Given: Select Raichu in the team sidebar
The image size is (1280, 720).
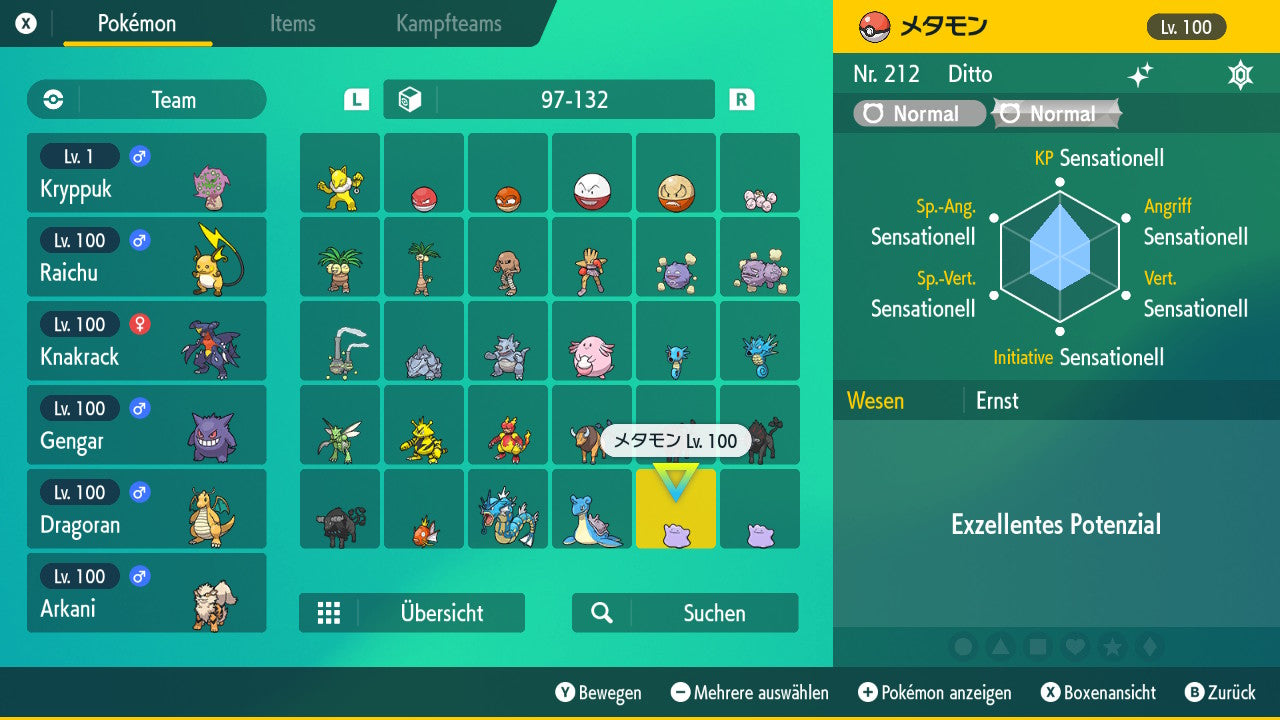Looking at the screenshot, I should click(x=147, y=257).
